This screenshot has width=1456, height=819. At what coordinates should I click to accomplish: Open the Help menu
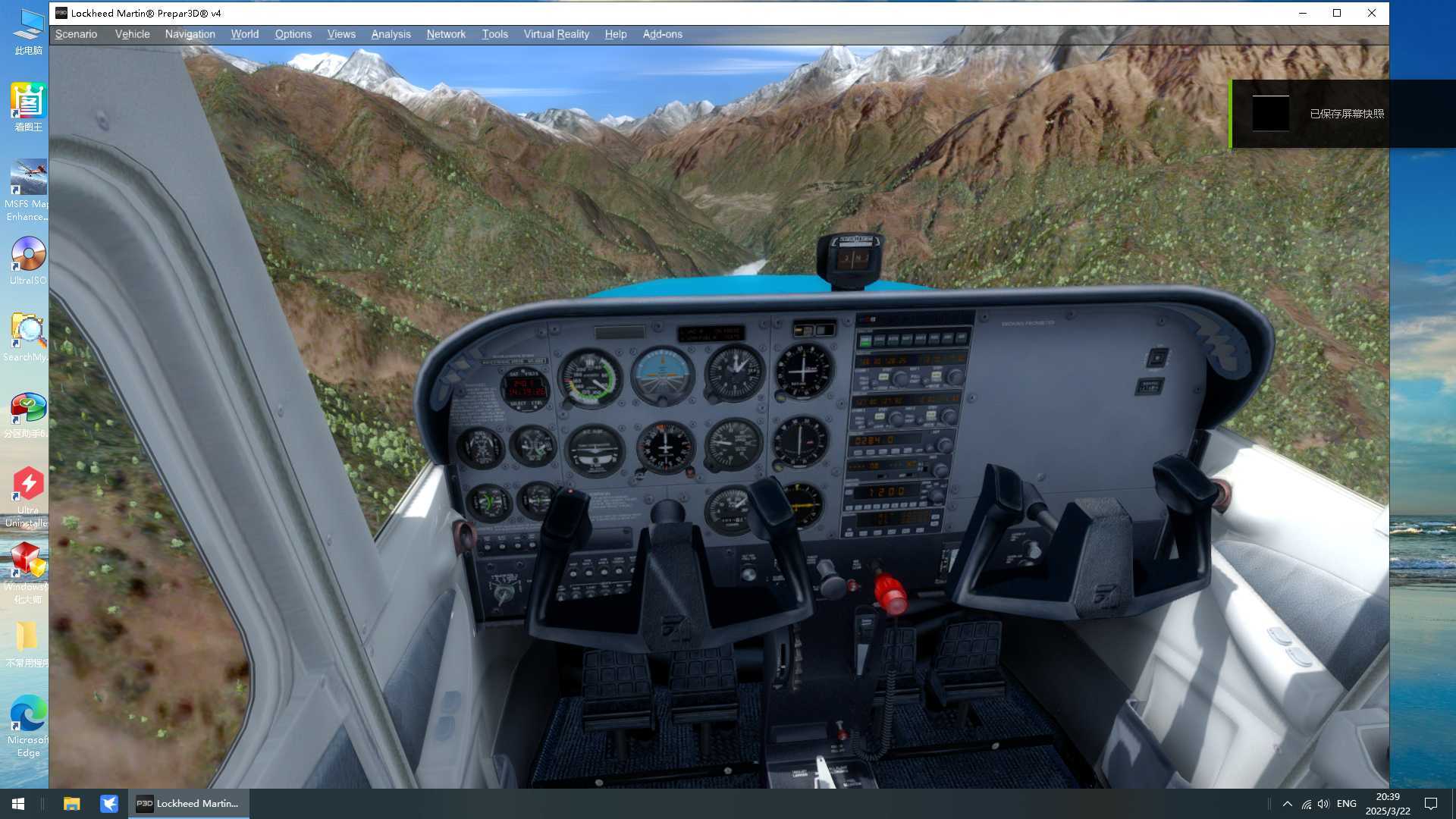[615, 34]
